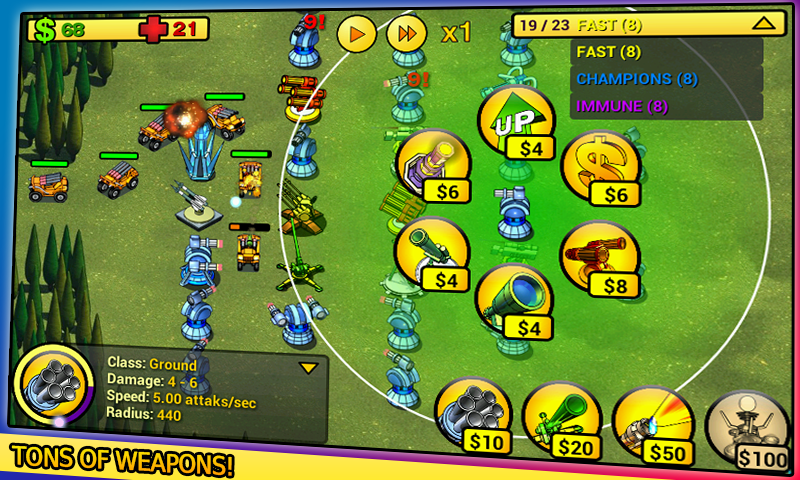Screen dimensions: 800x480
Task: Collapse the tower stats panel arrow
Action: pyautogui.click(x=308, y=368)
